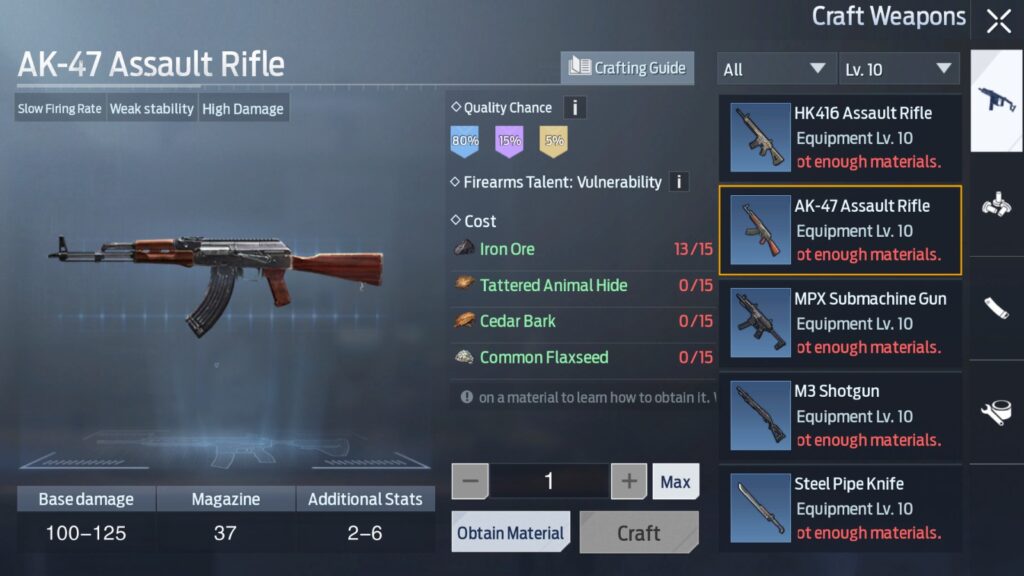View how to obtain Cedar Bark
The image size is (1024, 576).
[x=517, y=321]
